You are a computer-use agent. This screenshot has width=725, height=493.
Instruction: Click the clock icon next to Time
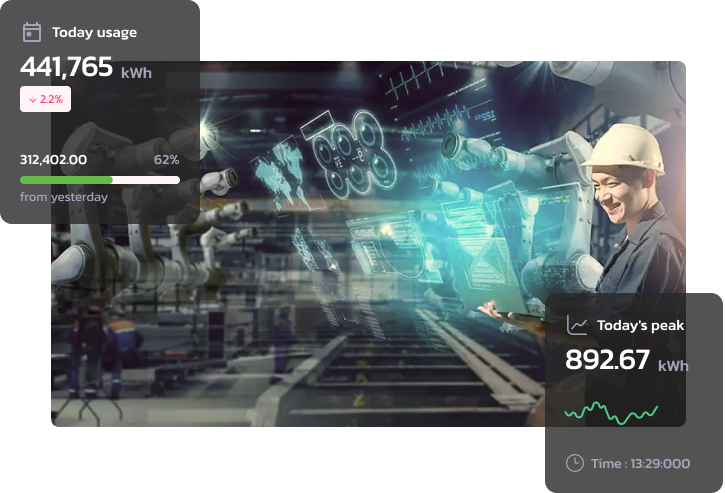pyautogui.click(x=574, y=463)
